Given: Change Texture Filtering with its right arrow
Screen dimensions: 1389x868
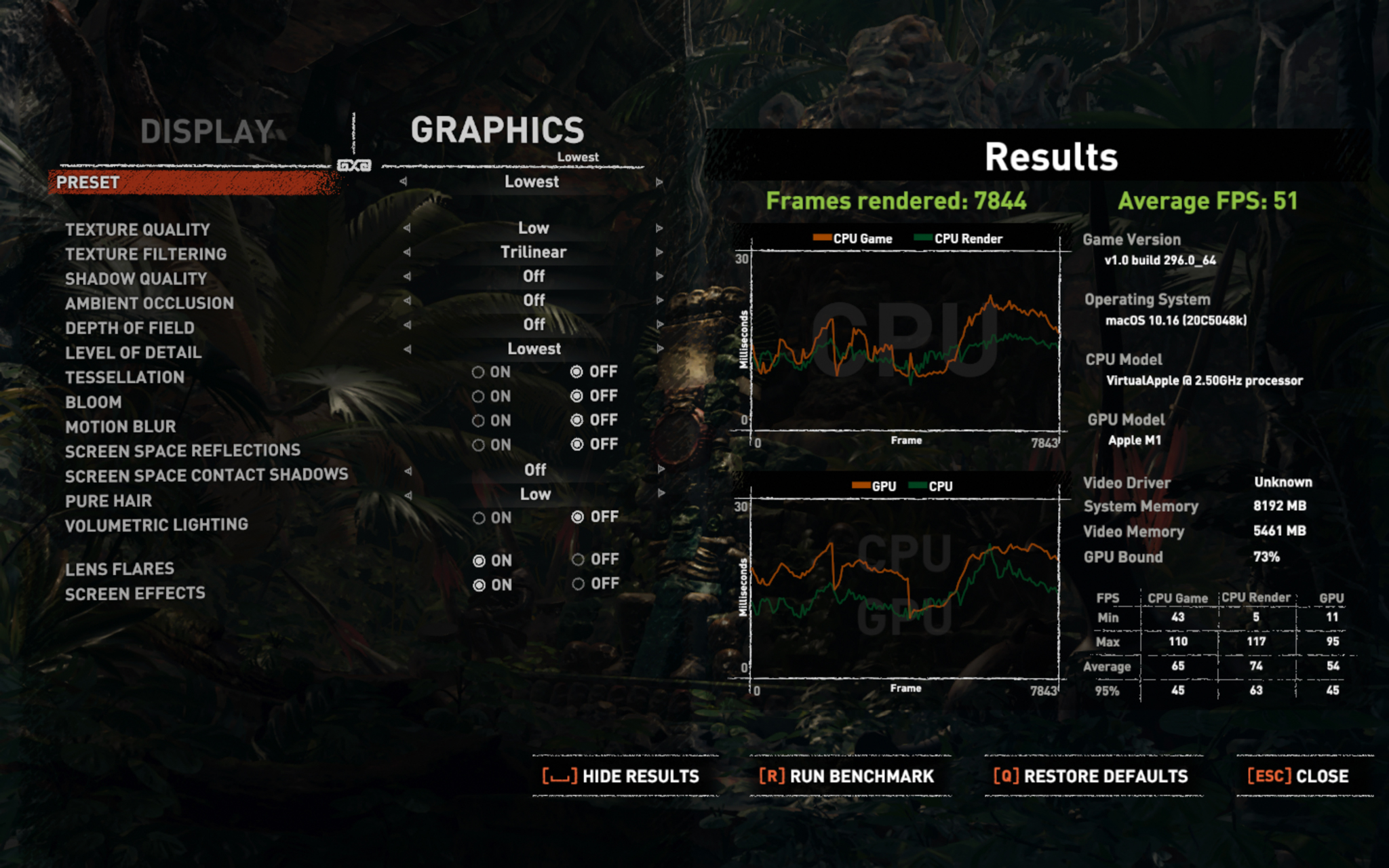Looking at the screenshot, I should pyautogui.click(x=659, y=252).
